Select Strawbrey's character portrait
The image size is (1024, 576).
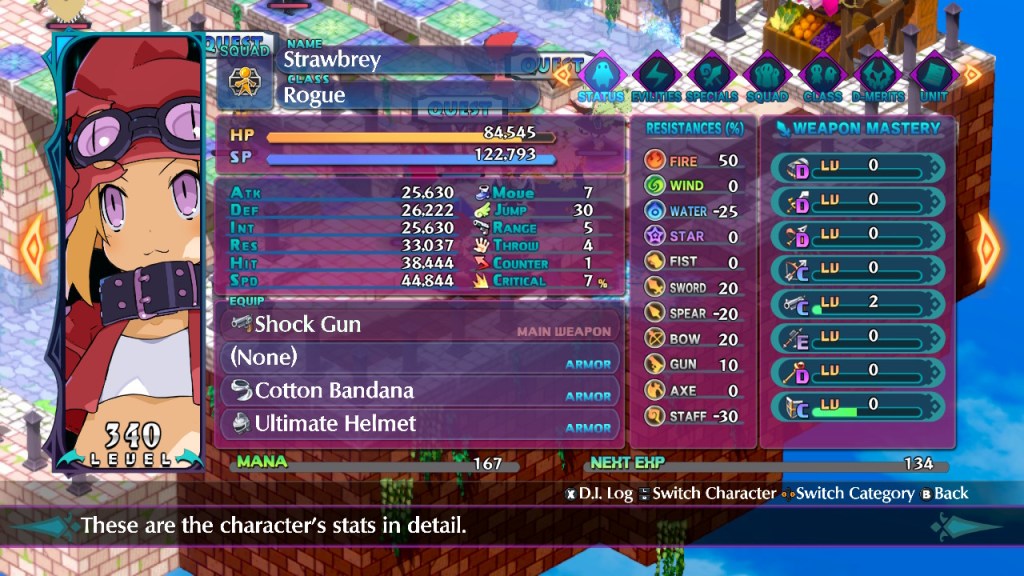(128, 250)
